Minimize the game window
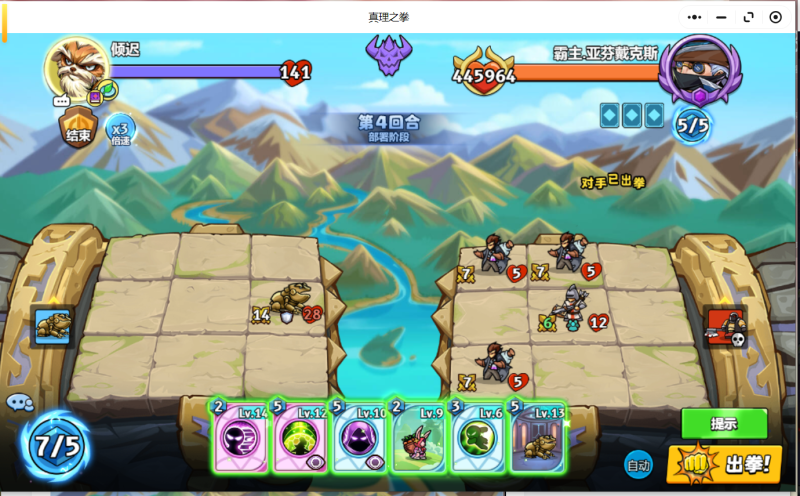800x496 pixels. coord(722,17)
